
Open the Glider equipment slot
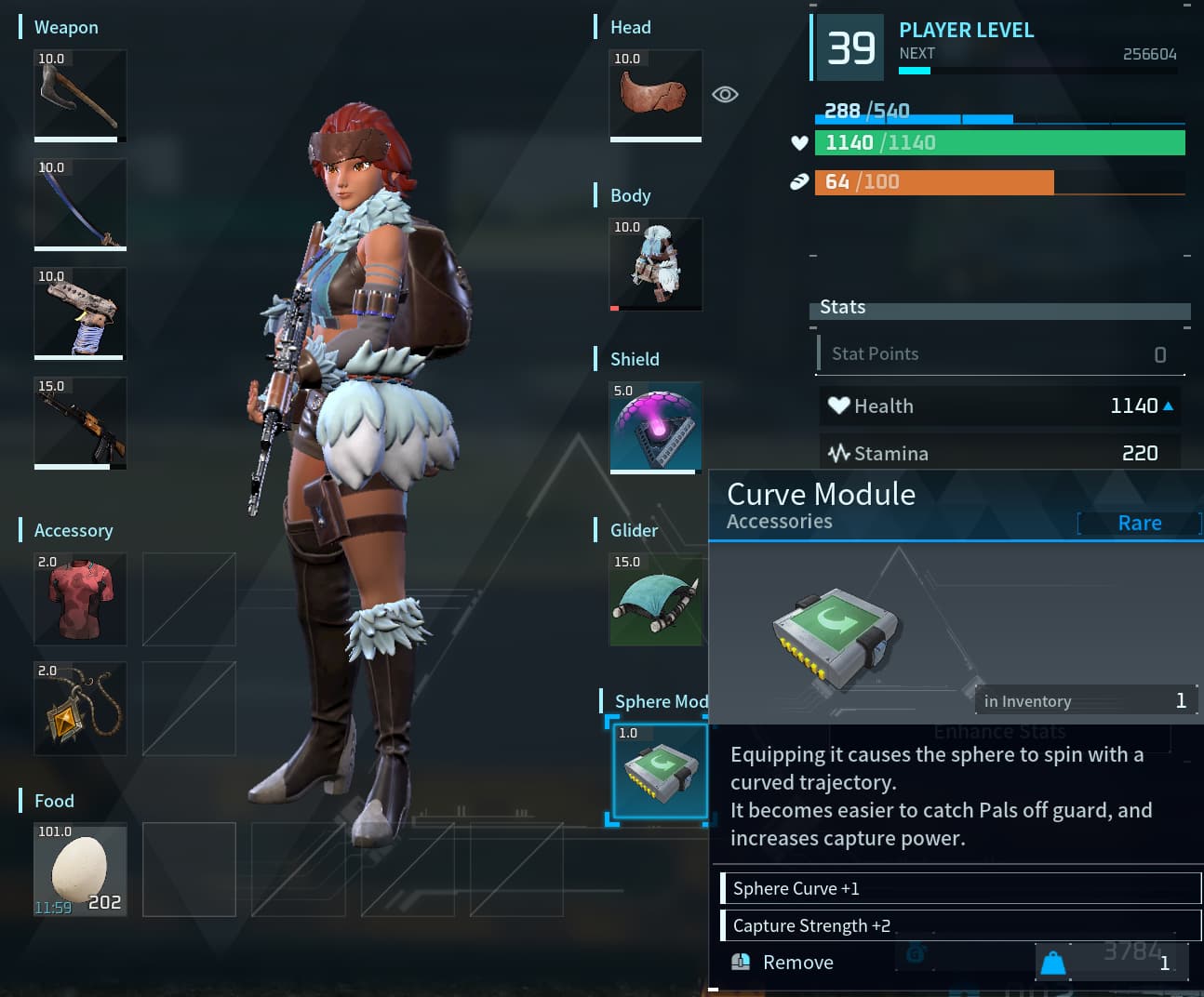point(656,600)
